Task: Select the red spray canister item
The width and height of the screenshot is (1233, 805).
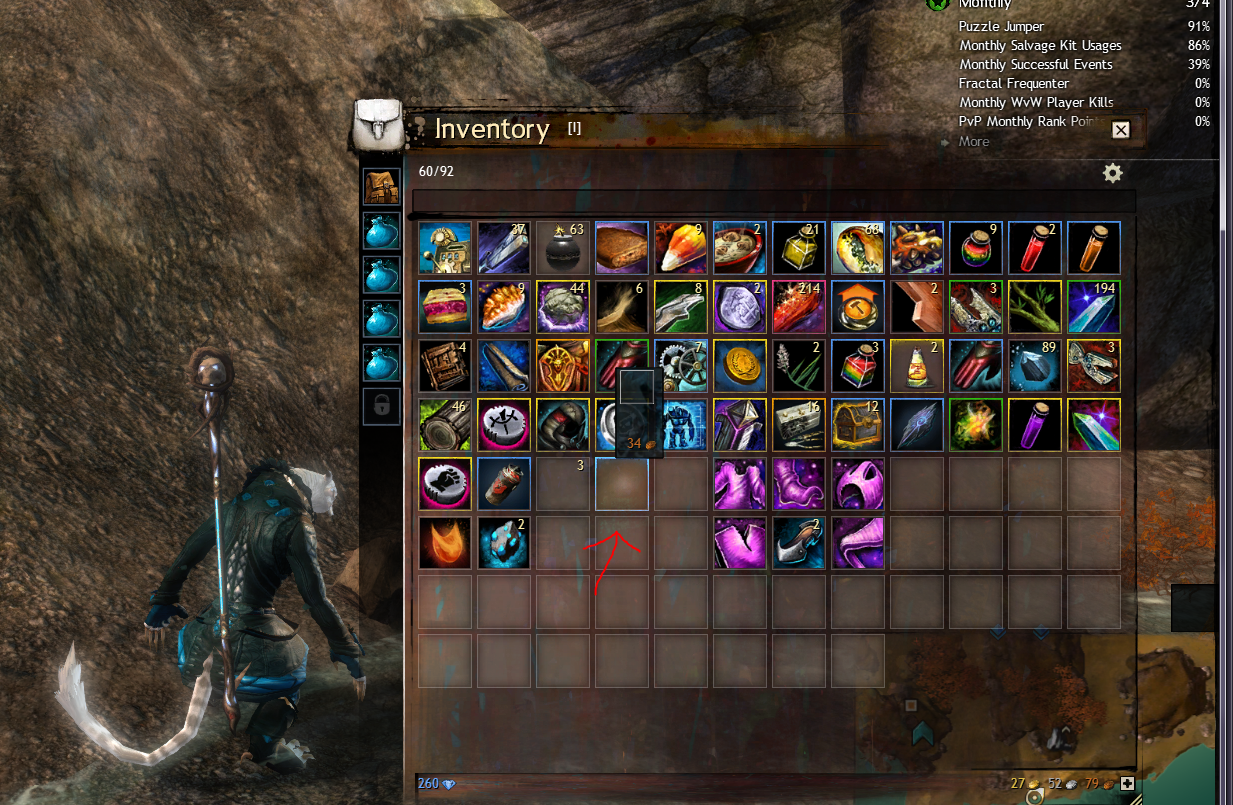Action: coord(504,484)
